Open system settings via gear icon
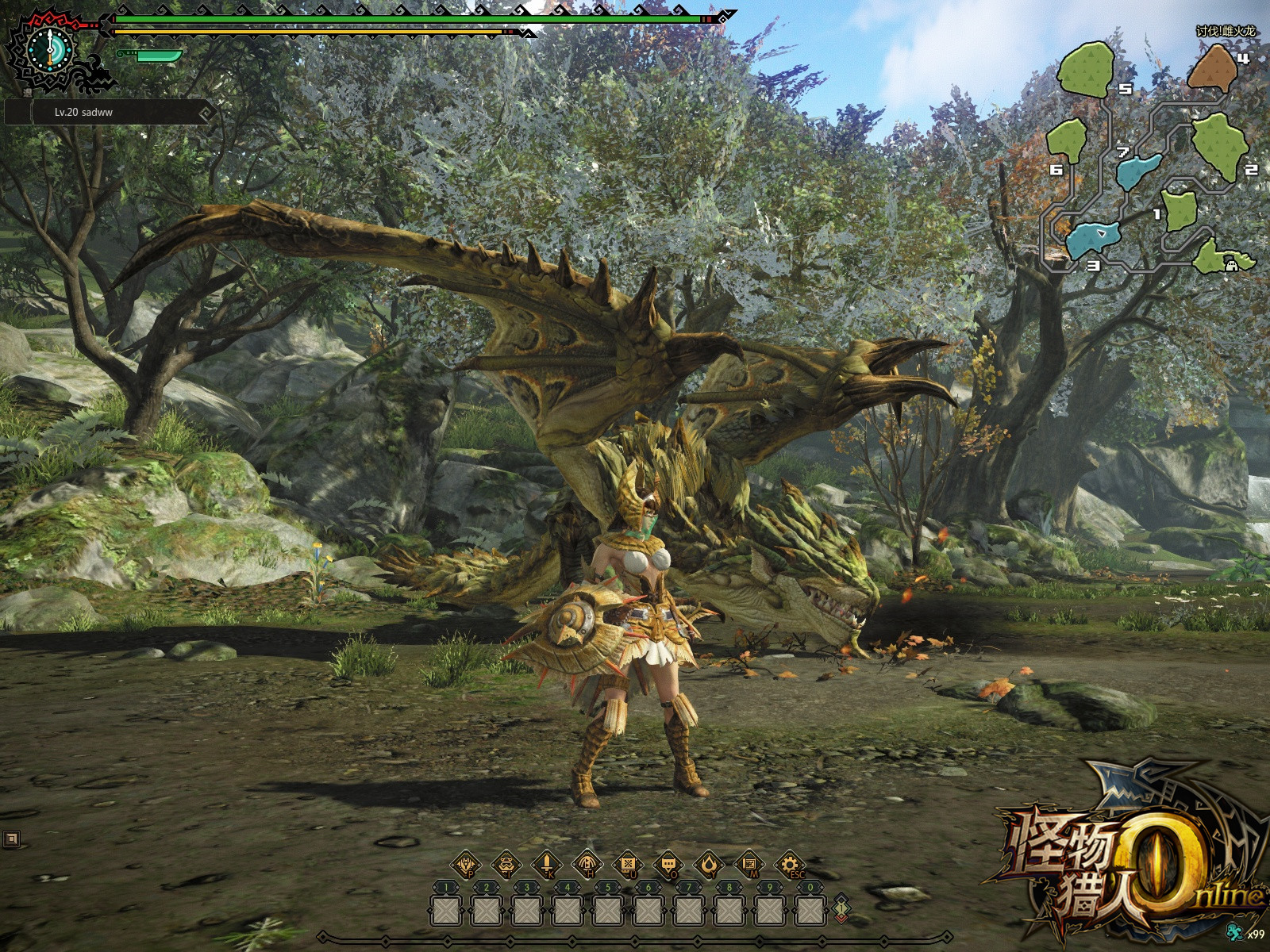 (x=789, y=864)
